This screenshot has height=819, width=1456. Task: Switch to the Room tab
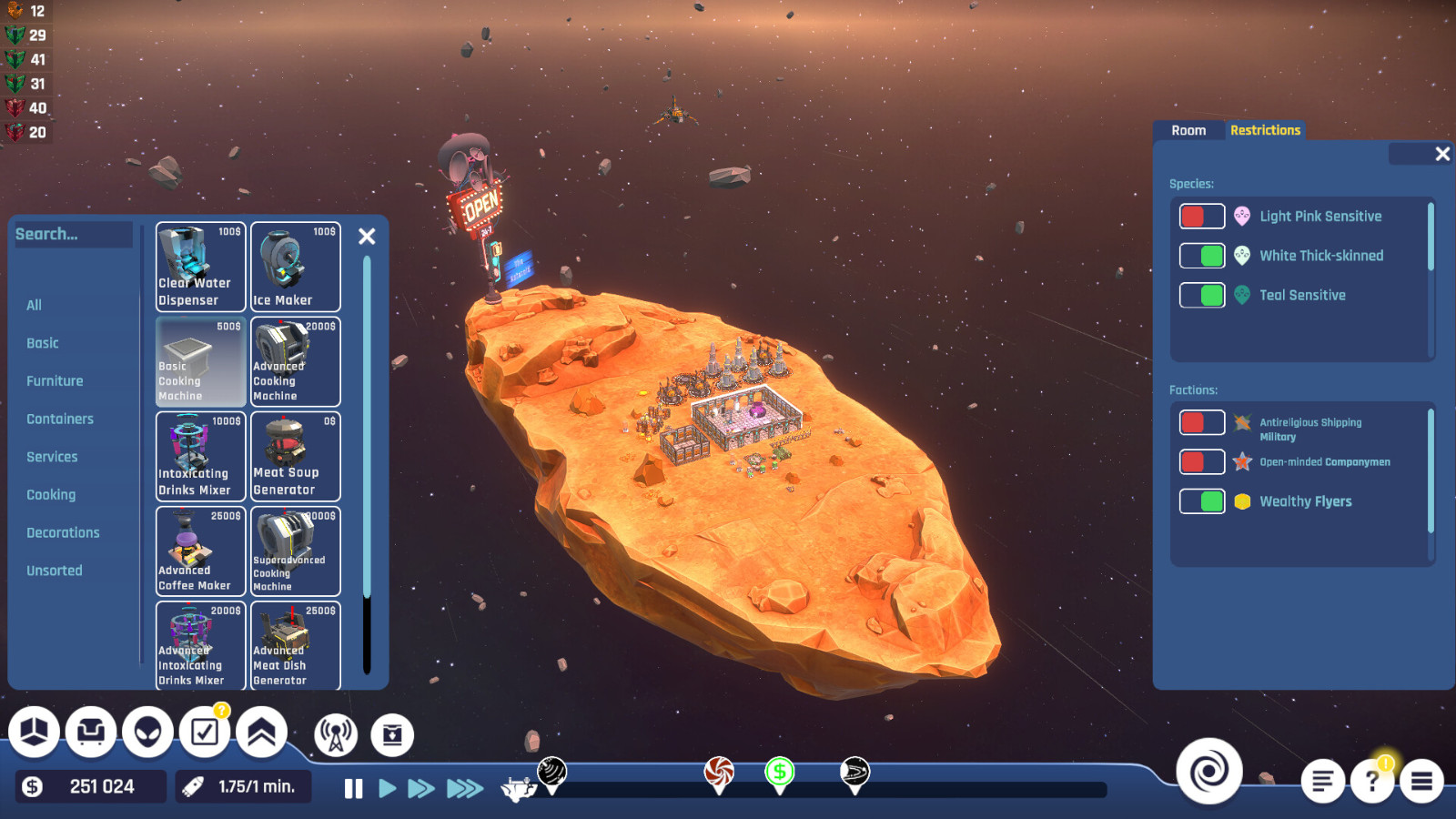(1188, 130)
